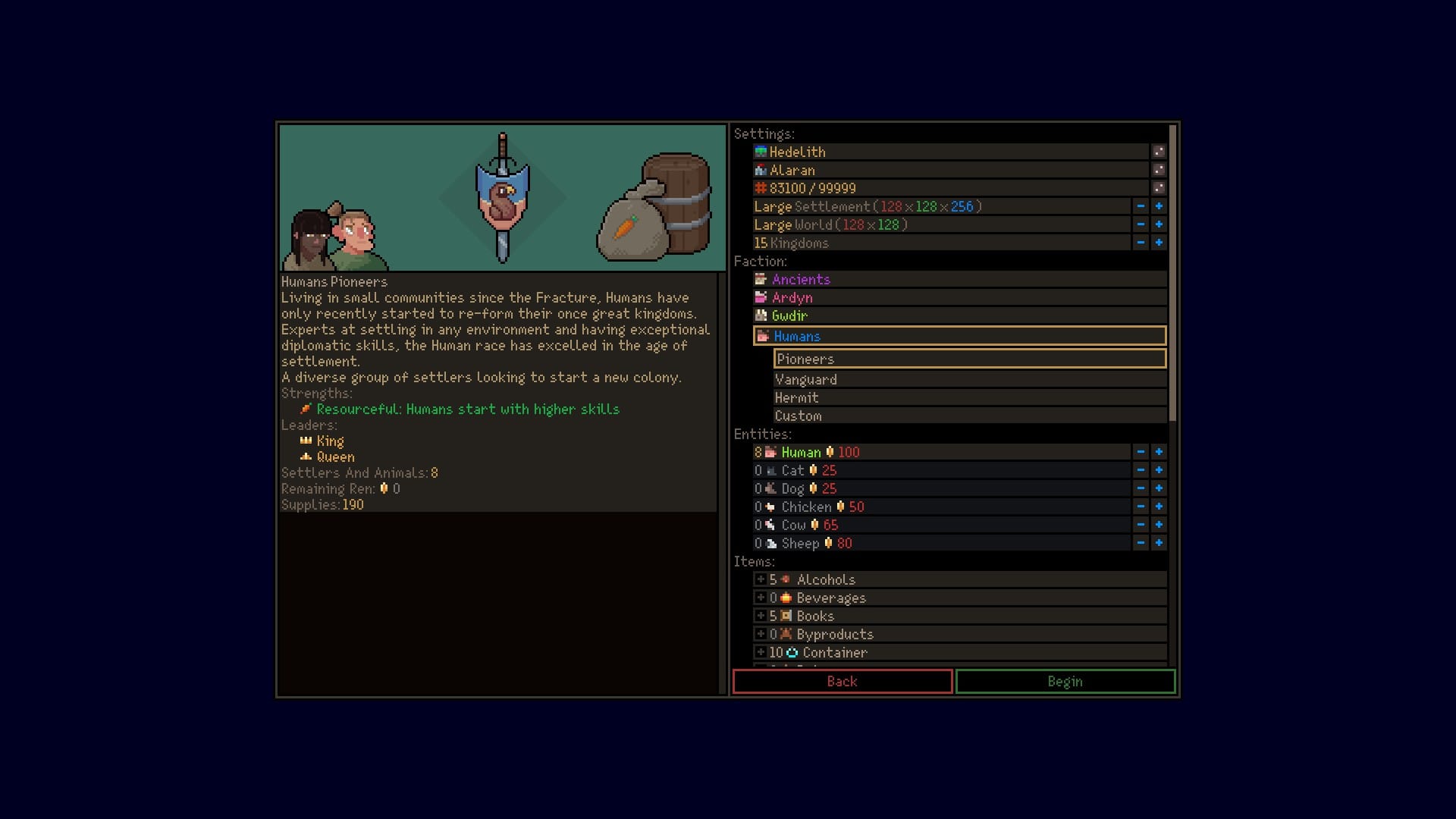Increase the Large World size
The width and height of the screenshot is (1456, 819).
[x=1159, y=224]
